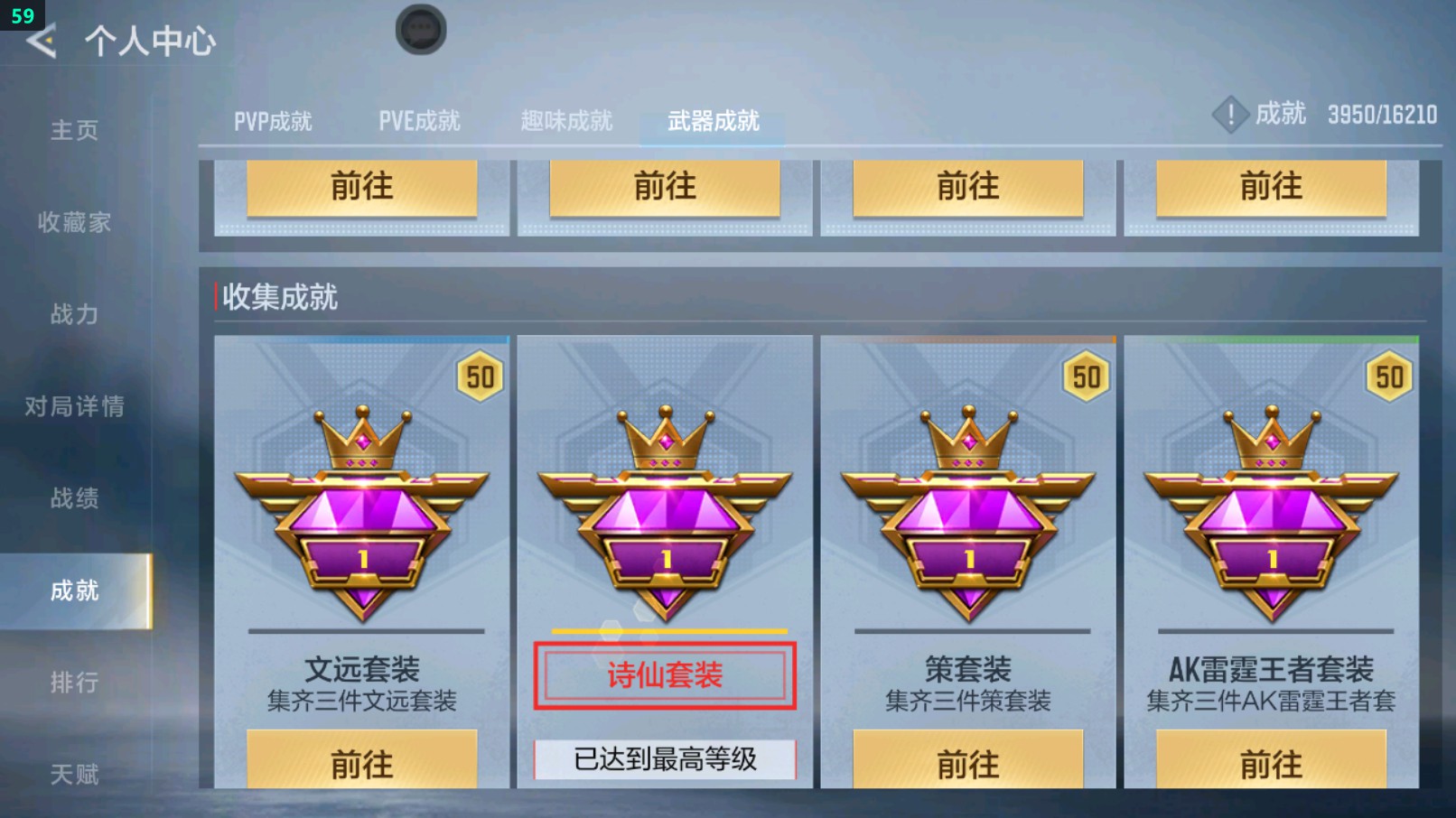Click the 成就 exclamation badge icon

tap(1230, 115)
